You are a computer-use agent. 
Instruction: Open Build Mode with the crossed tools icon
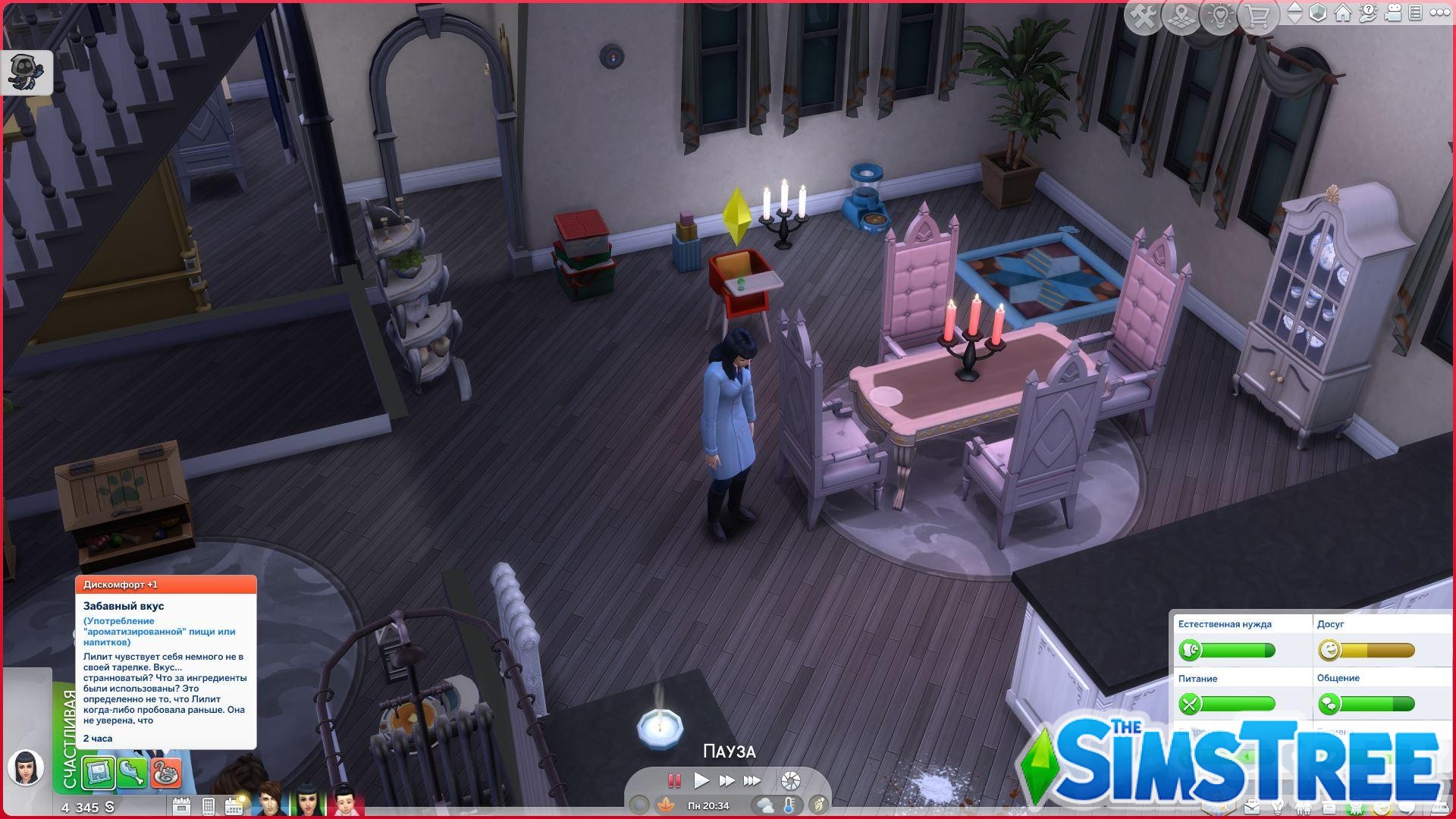pyautogui.click(x=1143, y=14)
